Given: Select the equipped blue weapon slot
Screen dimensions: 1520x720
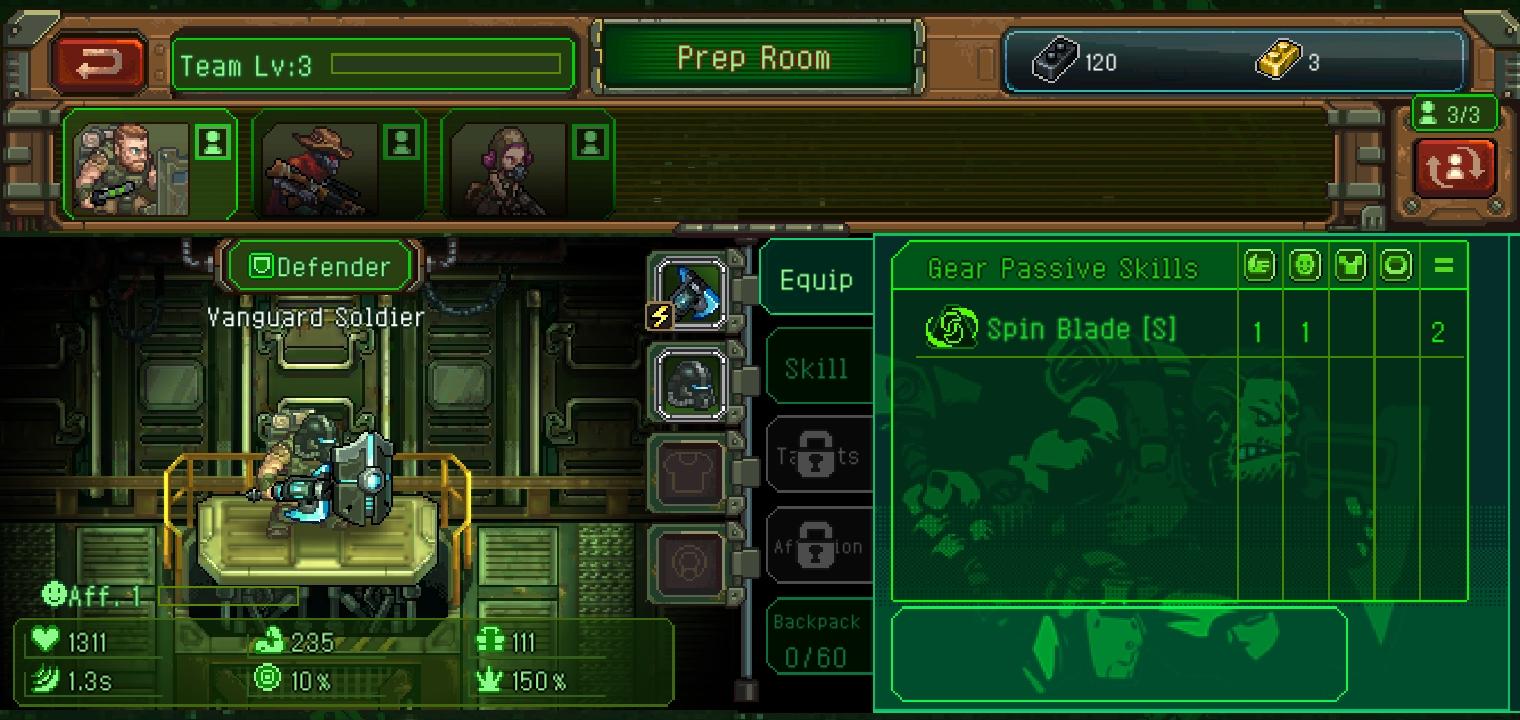Looking at the screenshot, I should 692,291.
